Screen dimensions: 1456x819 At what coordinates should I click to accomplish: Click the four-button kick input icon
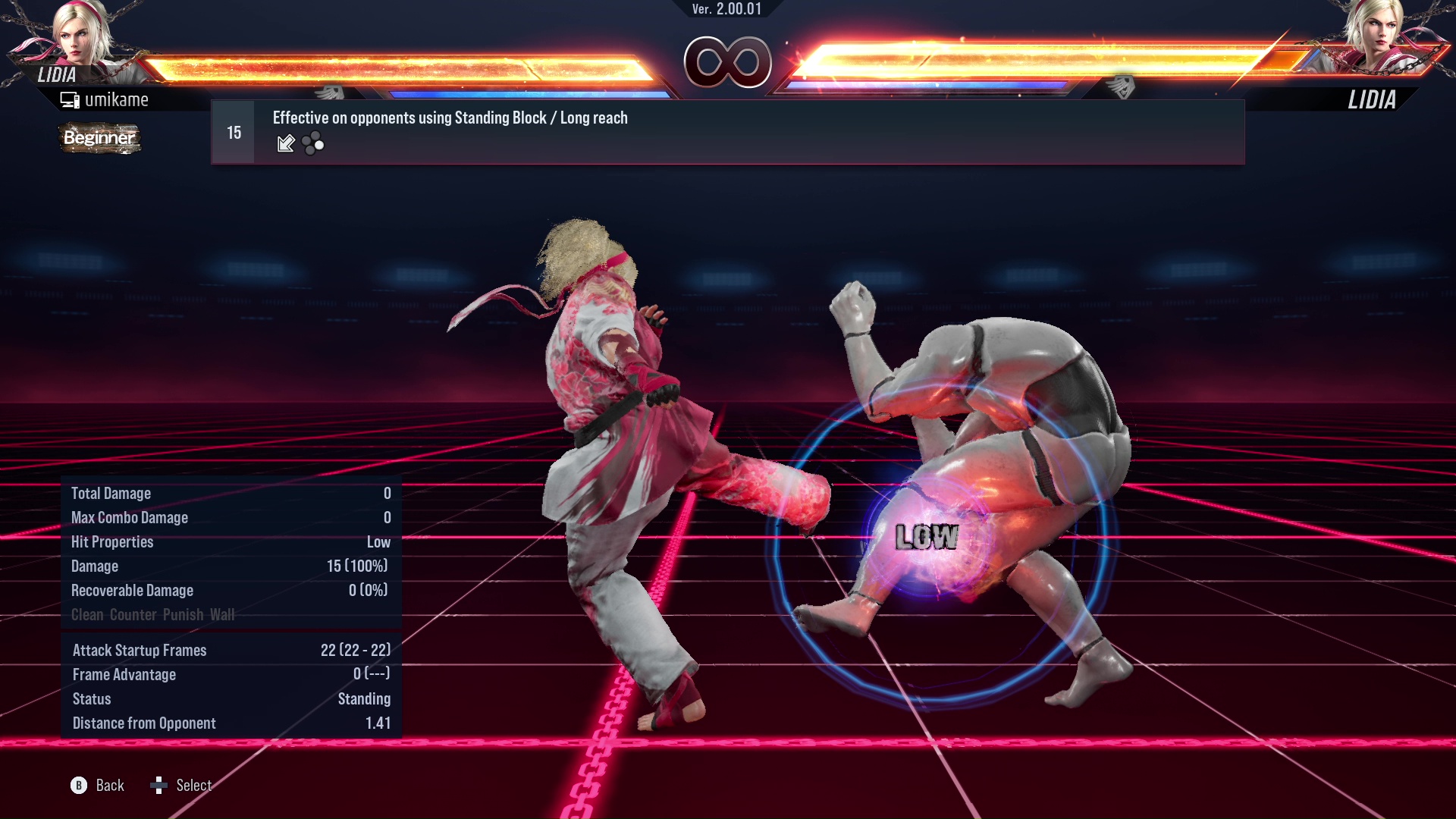point(312,143)
